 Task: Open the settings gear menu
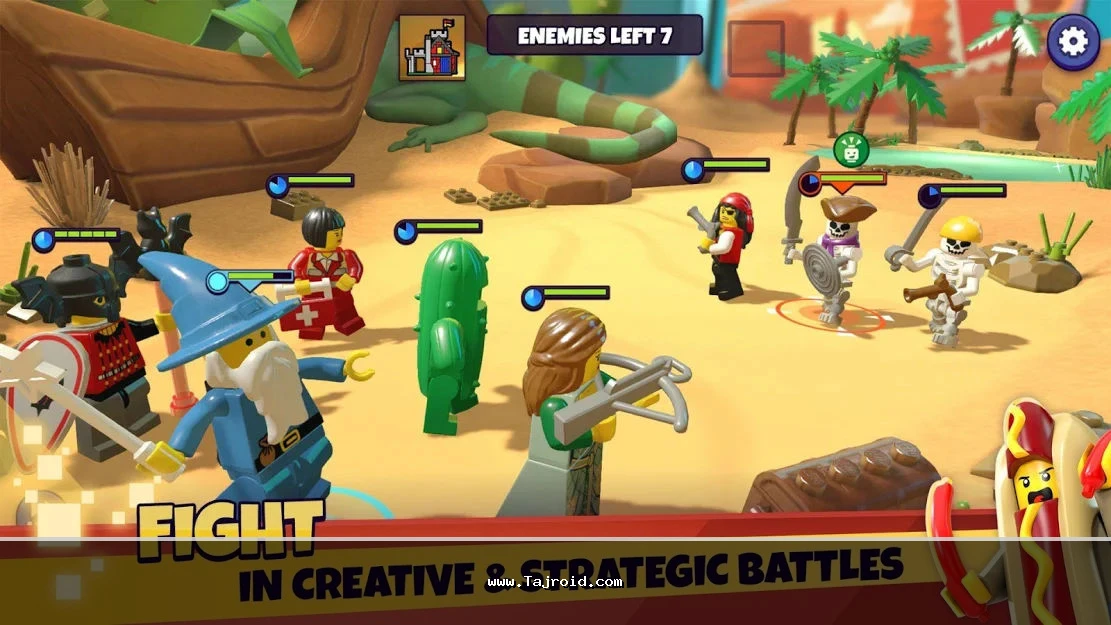pyautogui.click(x=1073, y=41)
